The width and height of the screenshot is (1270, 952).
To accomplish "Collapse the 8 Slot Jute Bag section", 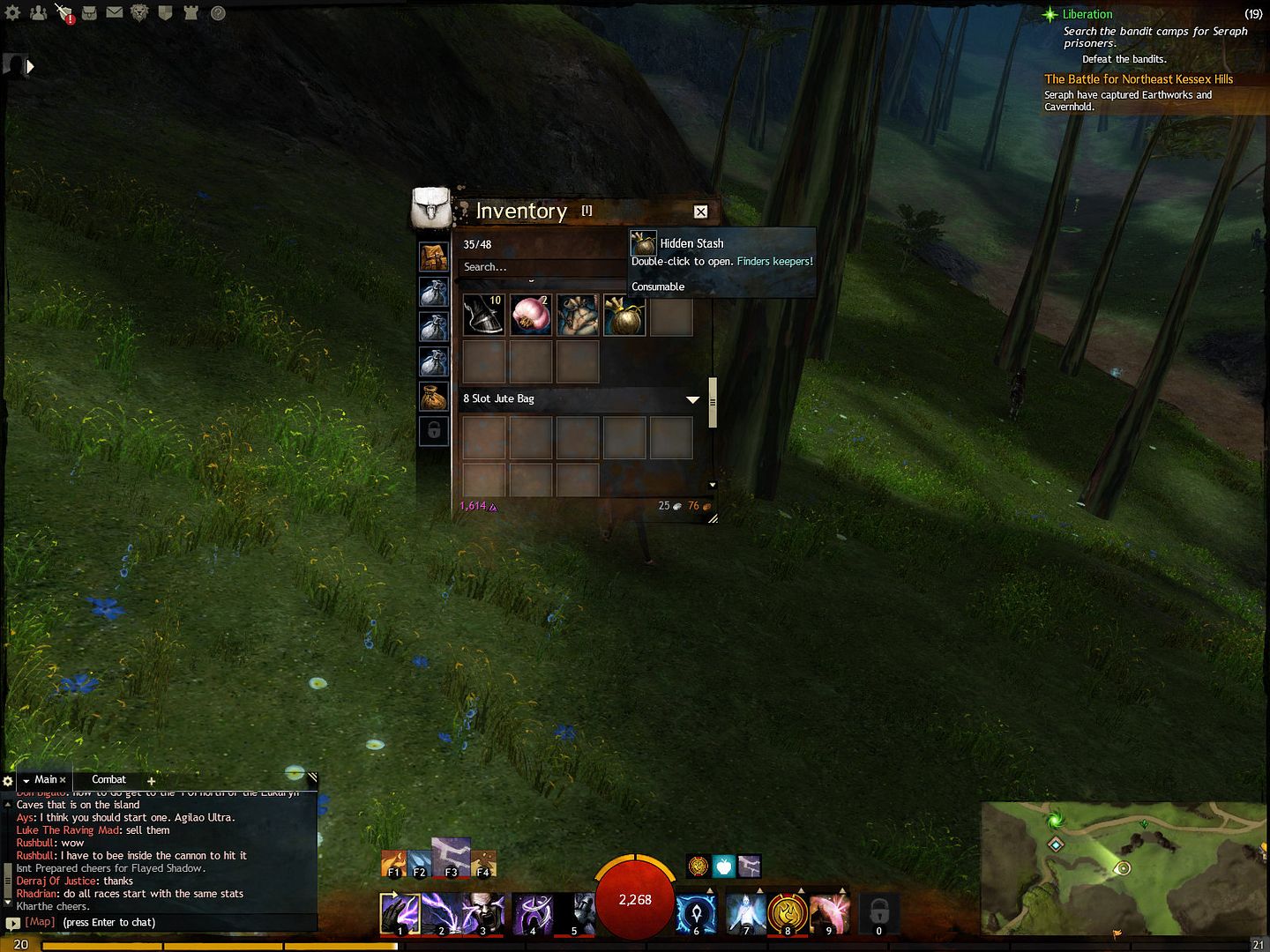I will 692,399.
